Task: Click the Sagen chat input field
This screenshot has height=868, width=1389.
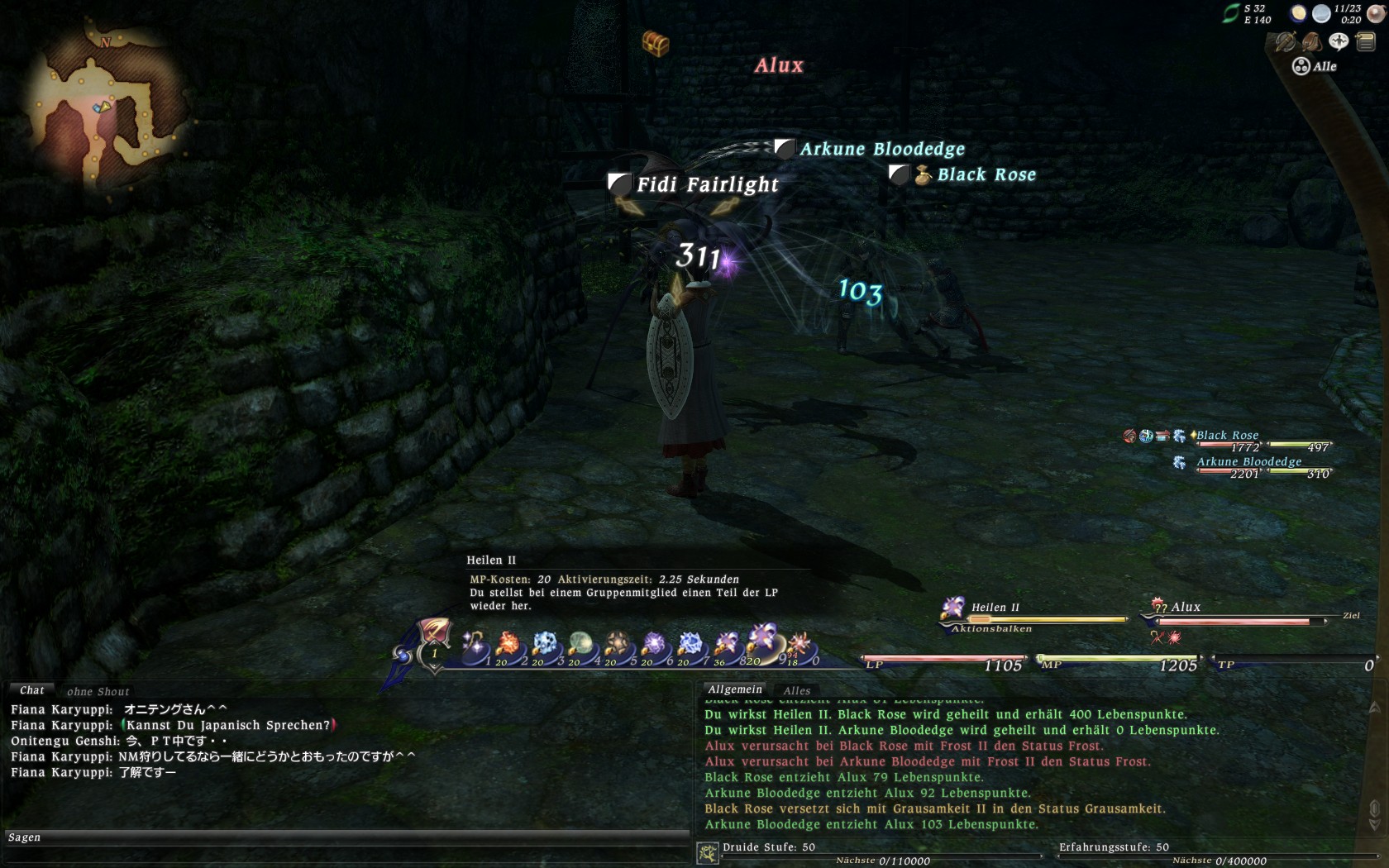Action: 347,837
